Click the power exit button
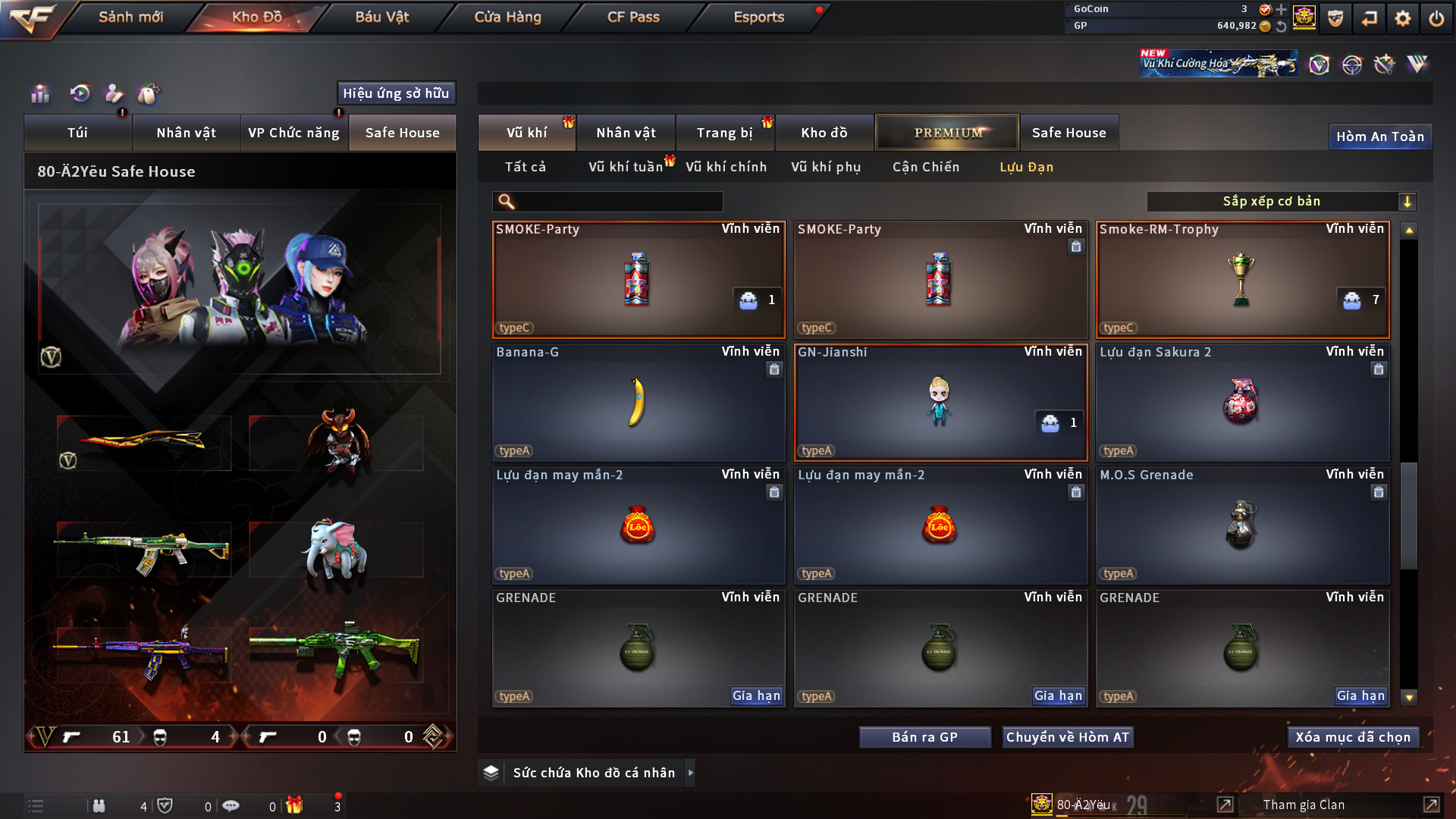Screen dimensions: 1456x819 pyautogui.click(x=1436, y=18)
